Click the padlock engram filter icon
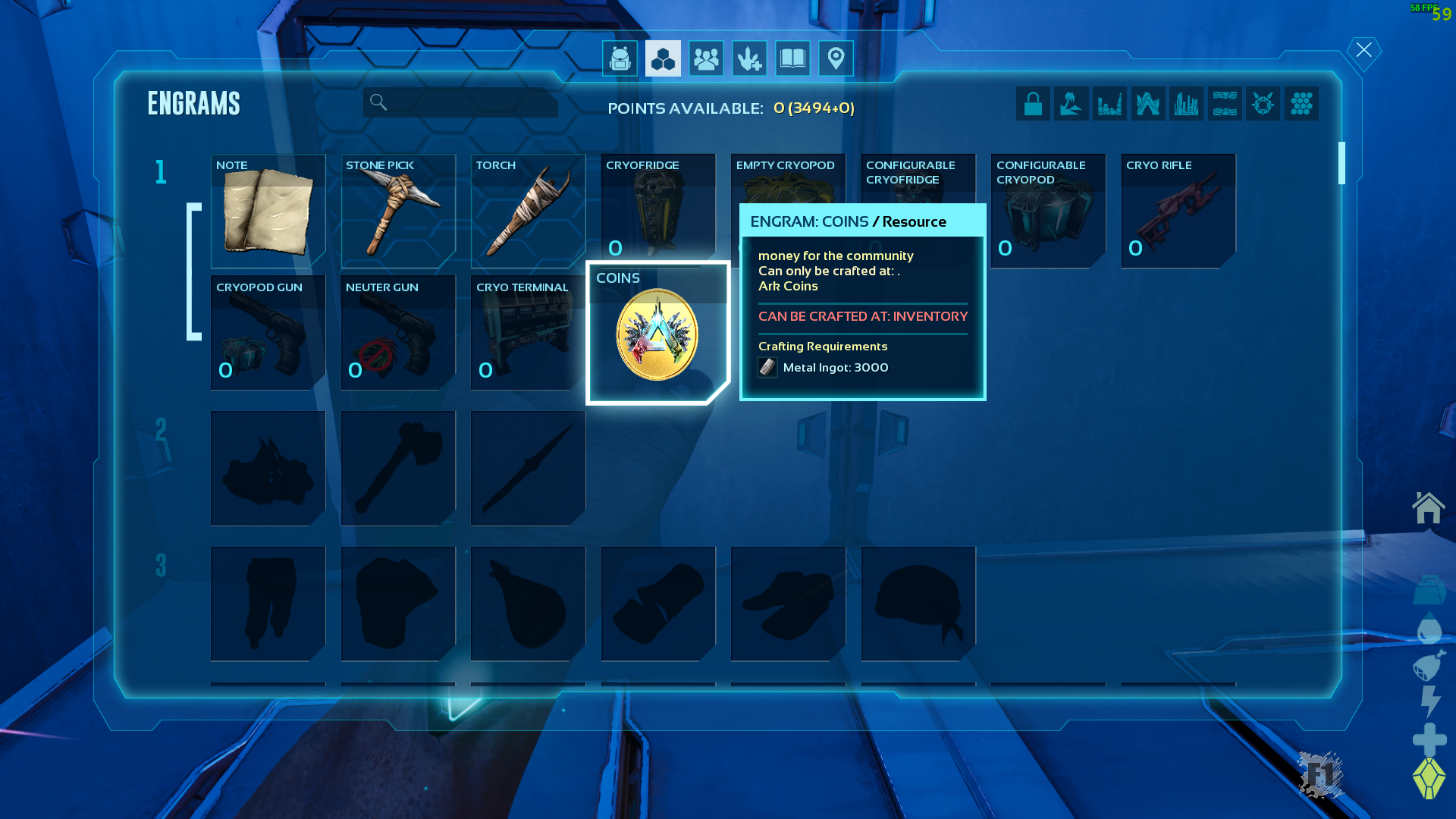The height and width of the screenshot is (819, 1456). (x=1033, y=103)
